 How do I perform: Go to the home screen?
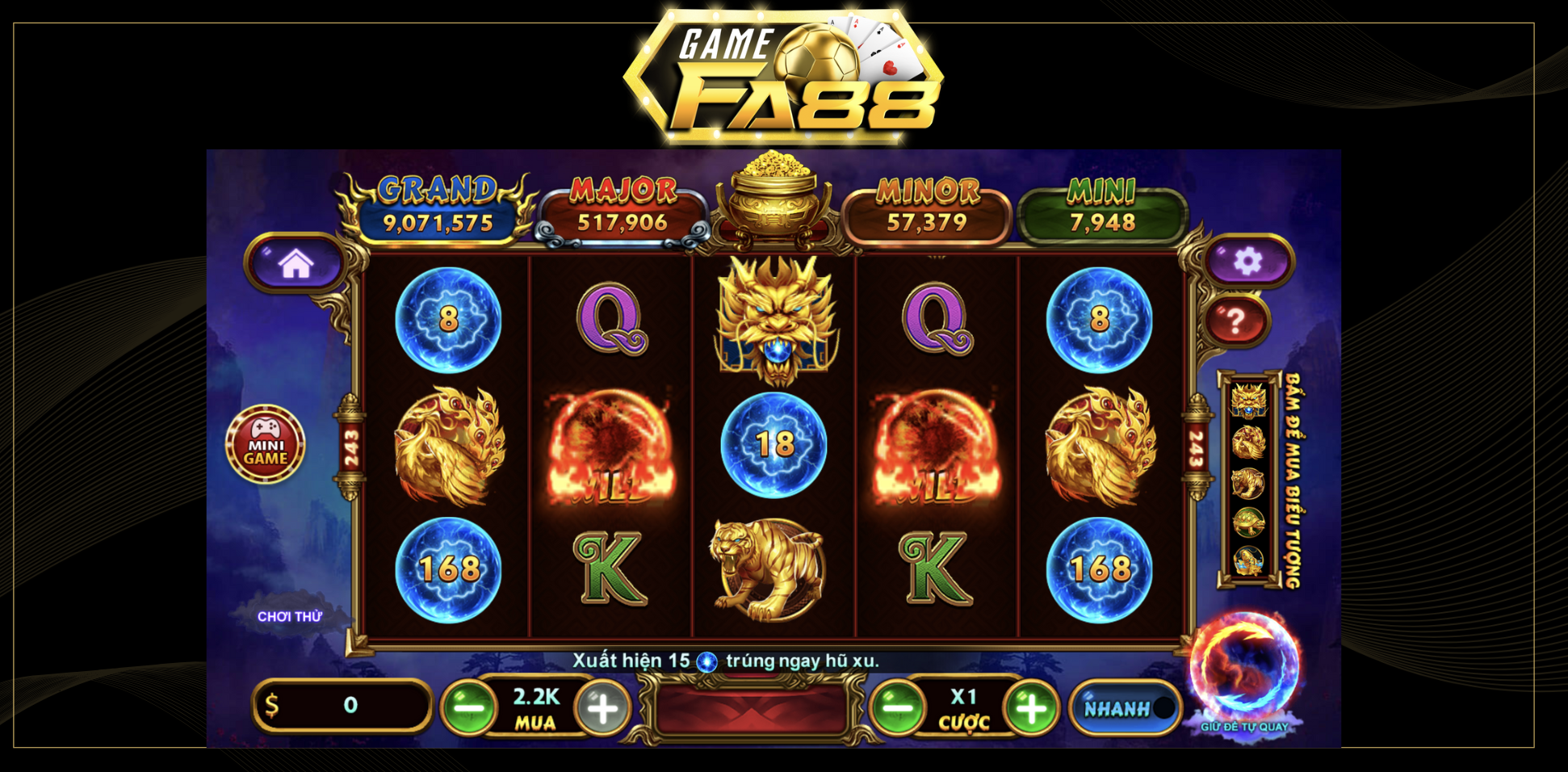(x=296, y=263)
